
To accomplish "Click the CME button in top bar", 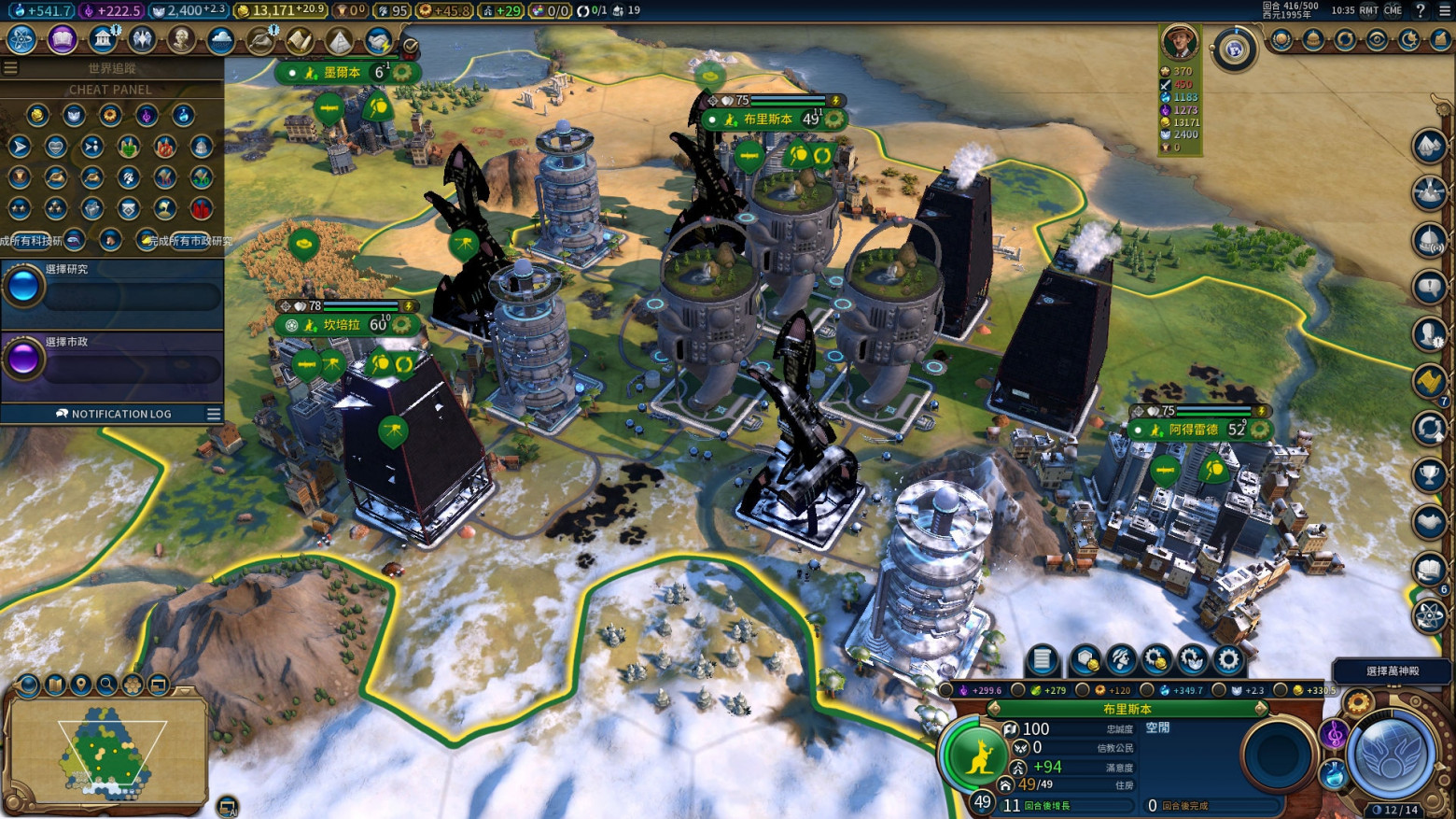I will 1393,10.
